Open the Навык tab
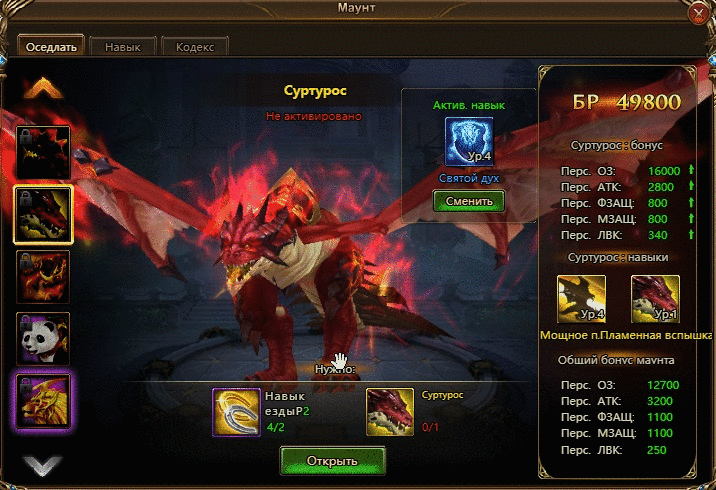 (124, 47)
